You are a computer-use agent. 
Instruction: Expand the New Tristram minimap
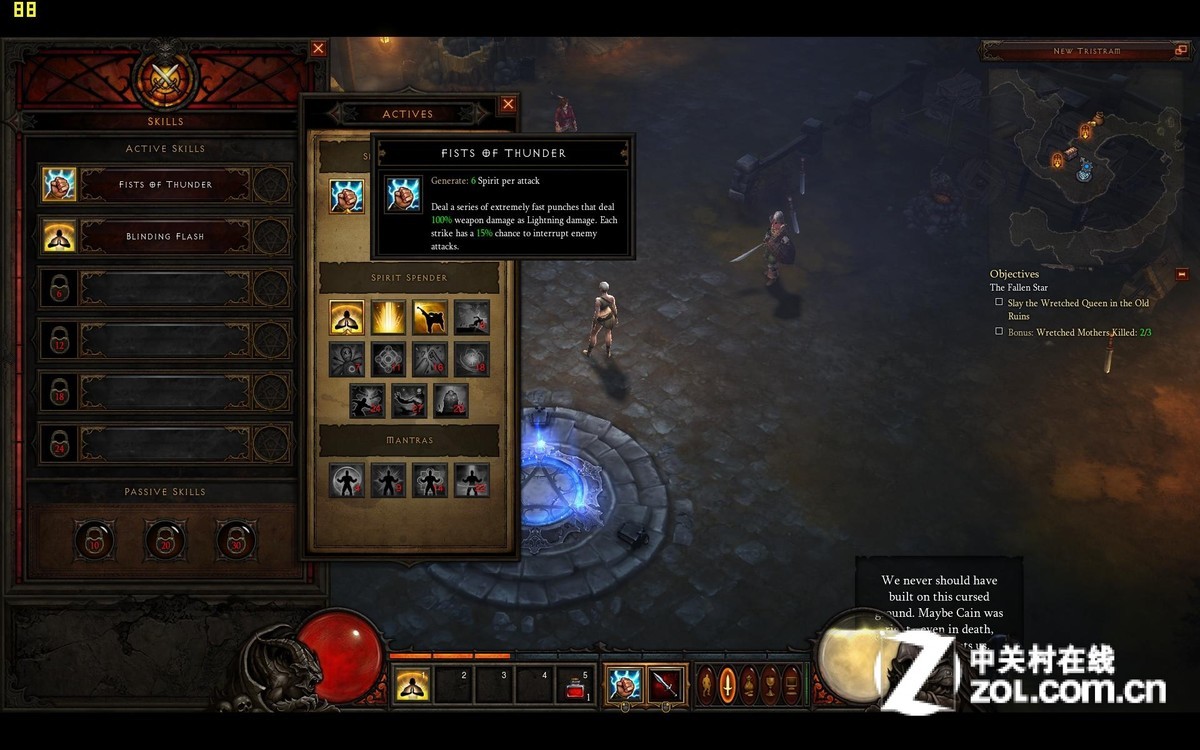coord(1179,50)
